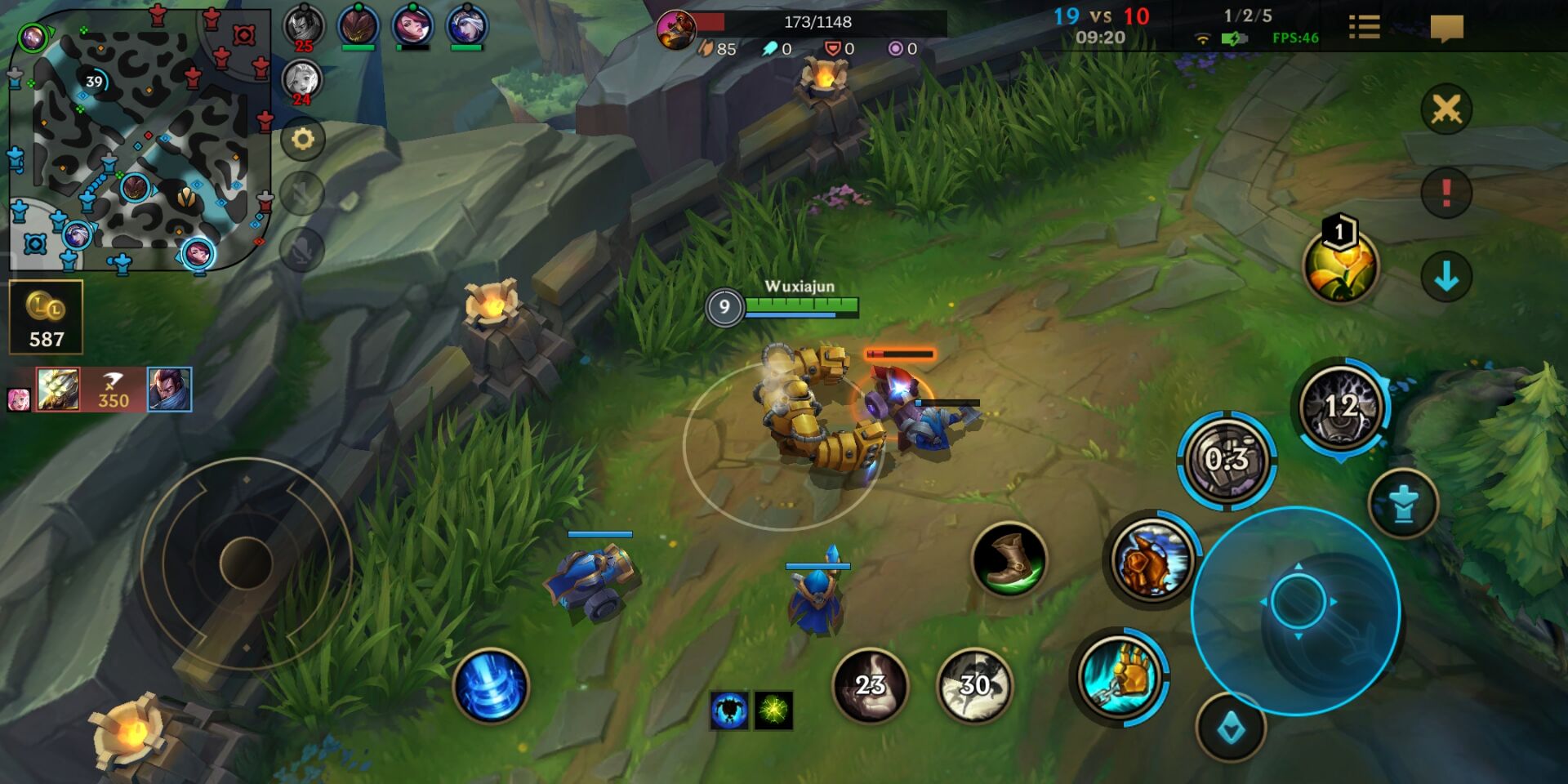Tap summoner spell showing 23 cooldown
Screen dimensions: 1568x784
point(870,684)
